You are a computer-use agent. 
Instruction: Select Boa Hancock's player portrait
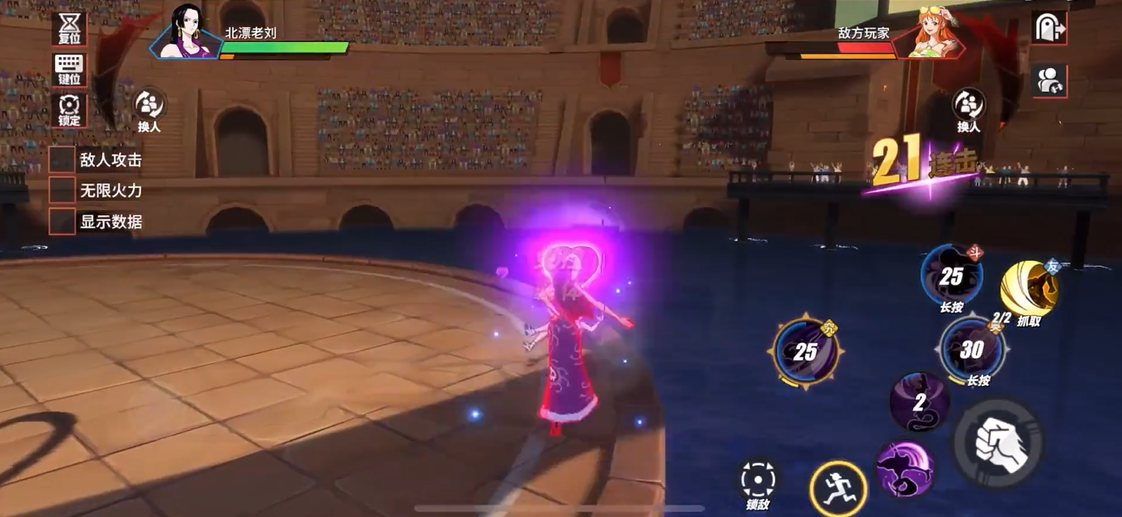click(x=186, y=31)
